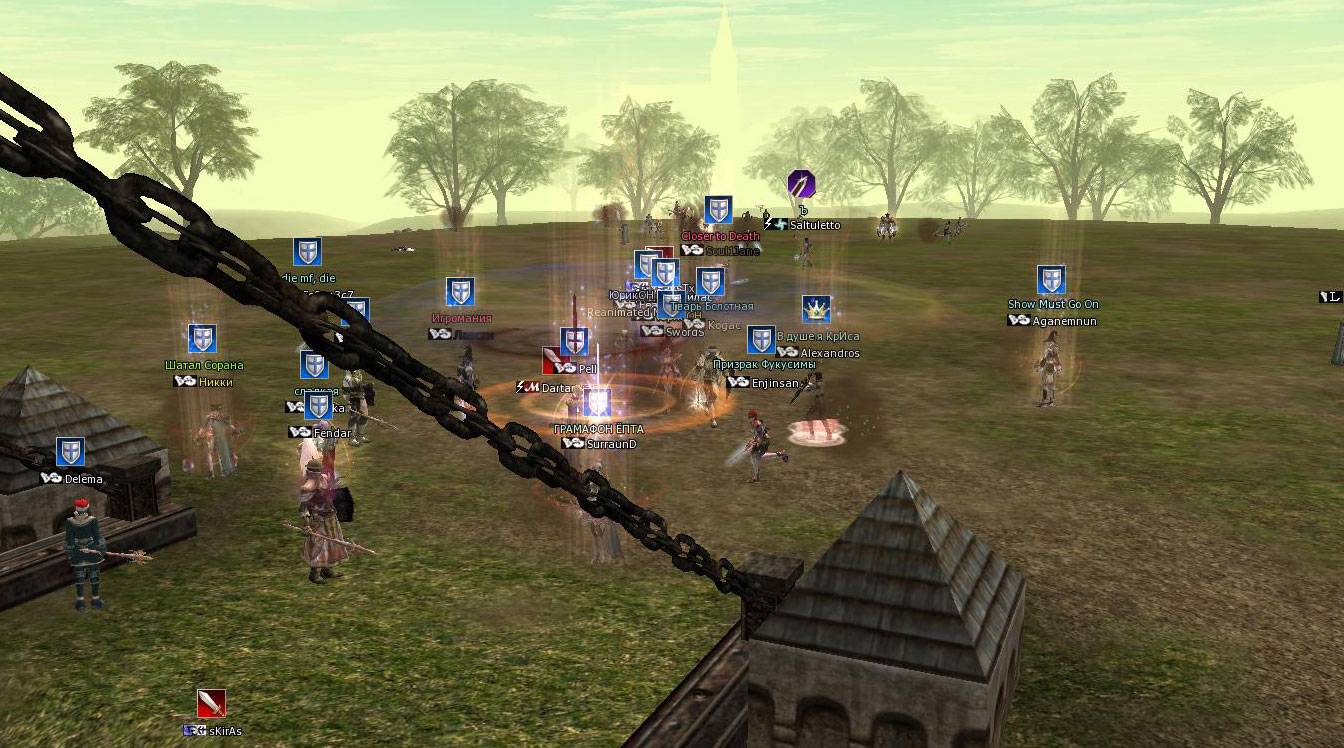The image size is (1344, 748).
Task: Target the Dartar name label
Action: click(x=559, y=387)
